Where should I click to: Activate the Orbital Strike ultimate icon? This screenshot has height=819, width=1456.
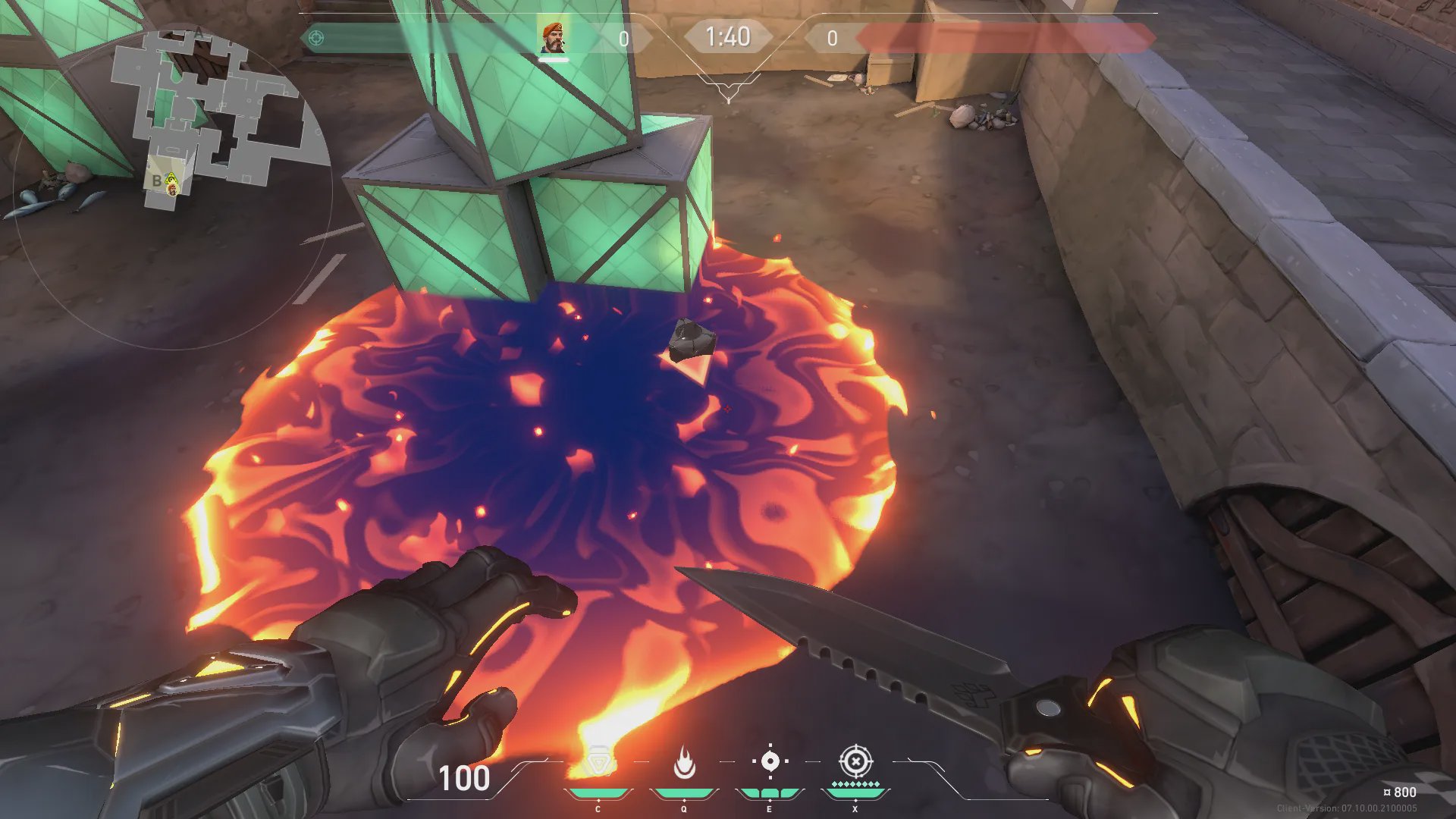point(855,761)
